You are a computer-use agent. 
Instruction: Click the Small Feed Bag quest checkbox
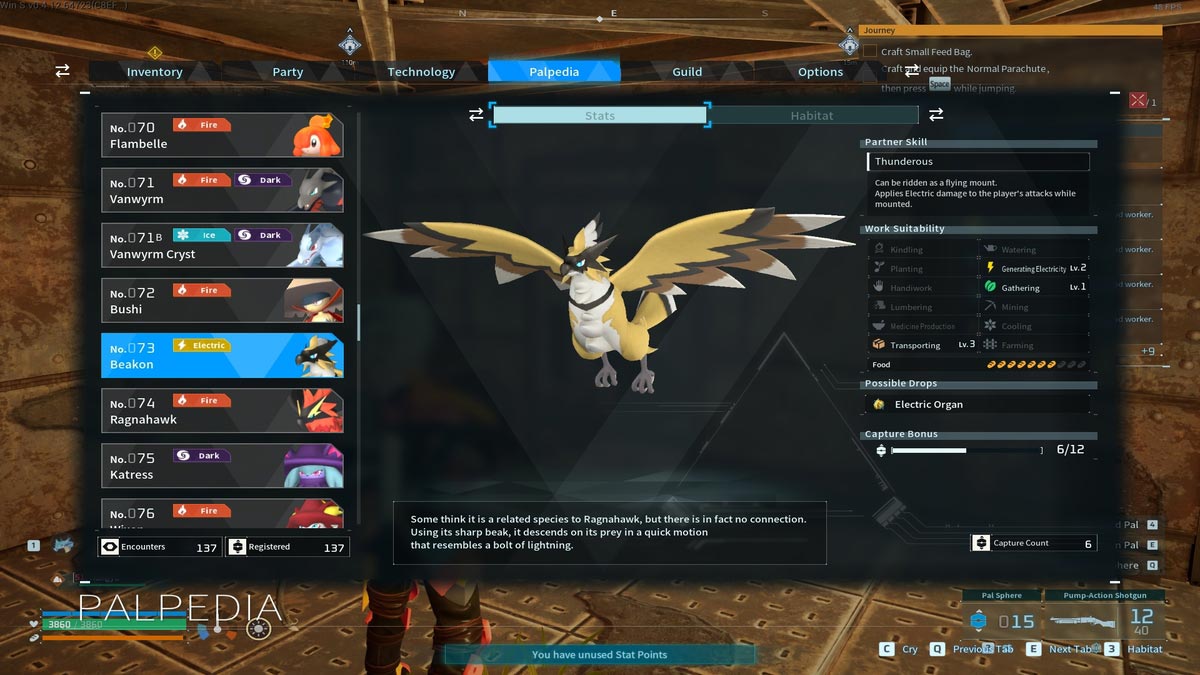(870, 52)
